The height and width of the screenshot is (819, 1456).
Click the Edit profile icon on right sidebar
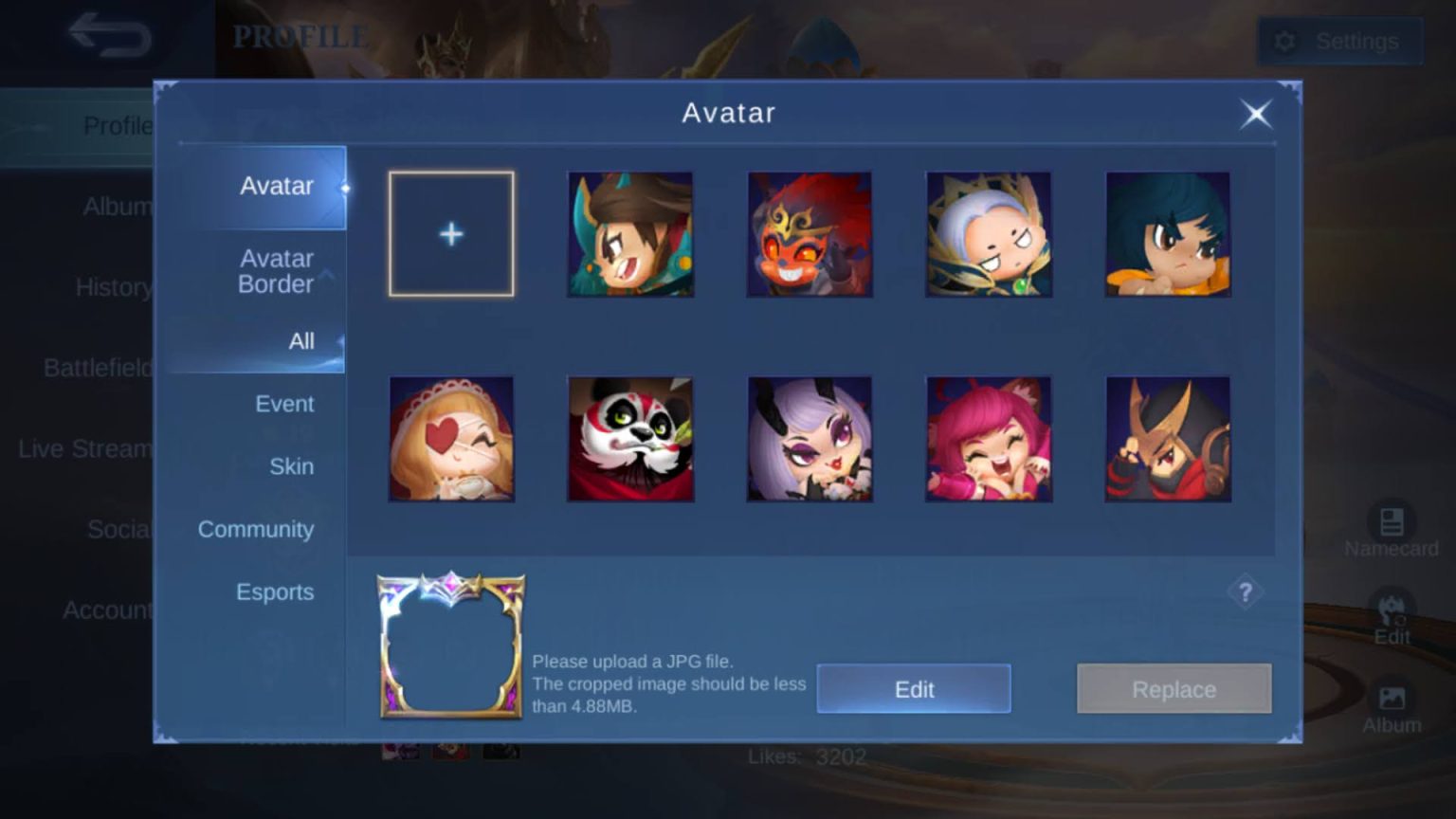point(1391,611)
